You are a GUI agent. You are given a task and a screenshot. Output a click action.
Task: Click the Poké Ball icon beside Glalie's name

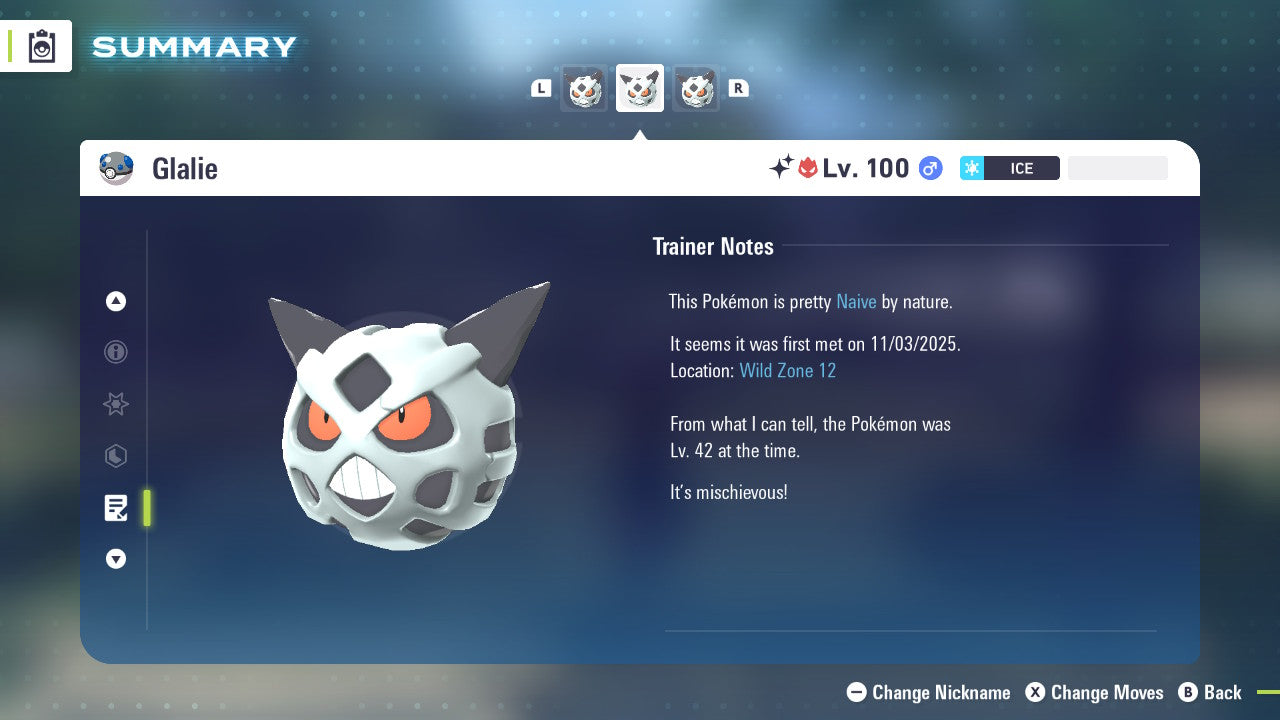pos(116,168)
